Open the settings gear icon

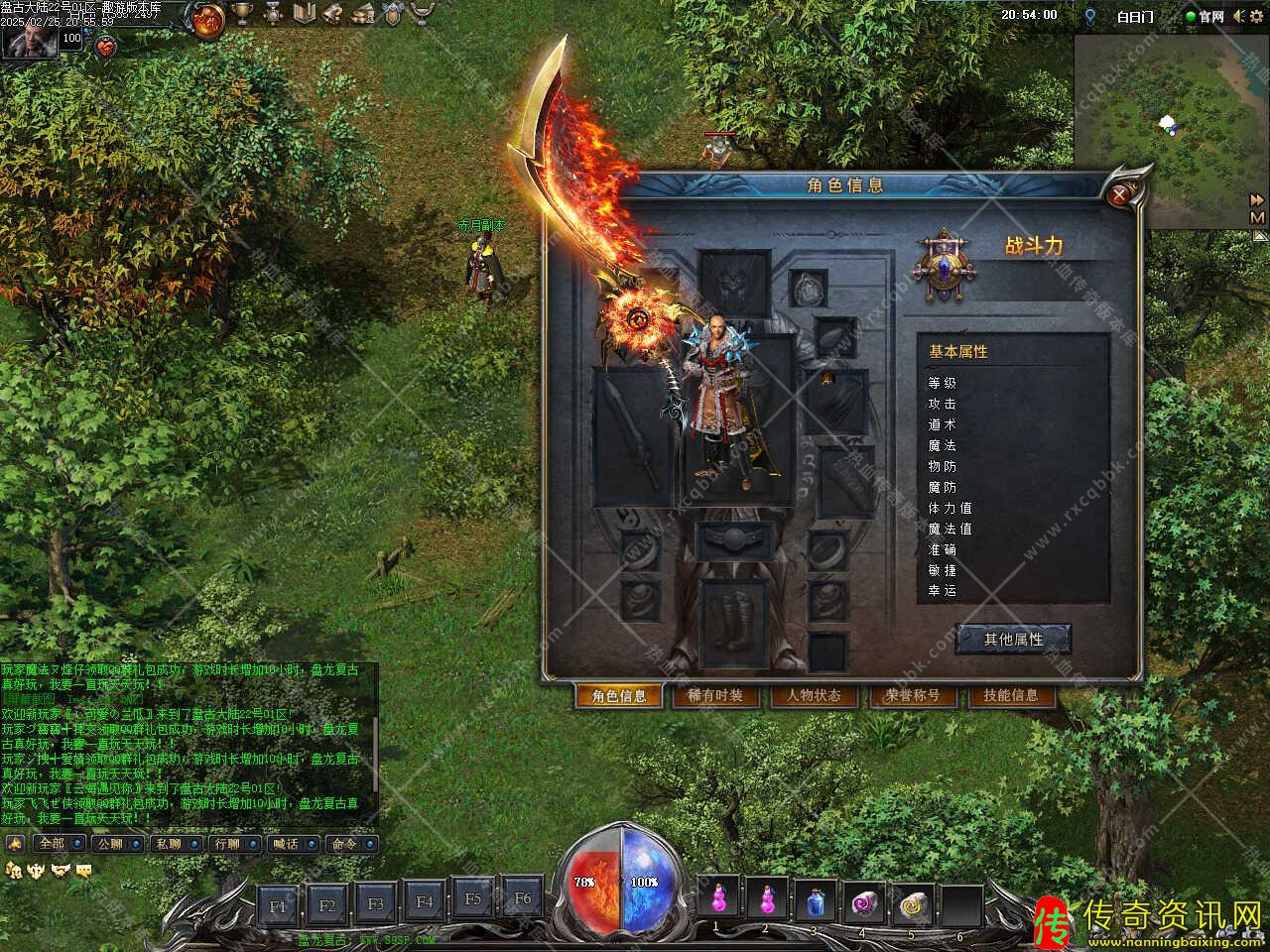click(272, 14)
